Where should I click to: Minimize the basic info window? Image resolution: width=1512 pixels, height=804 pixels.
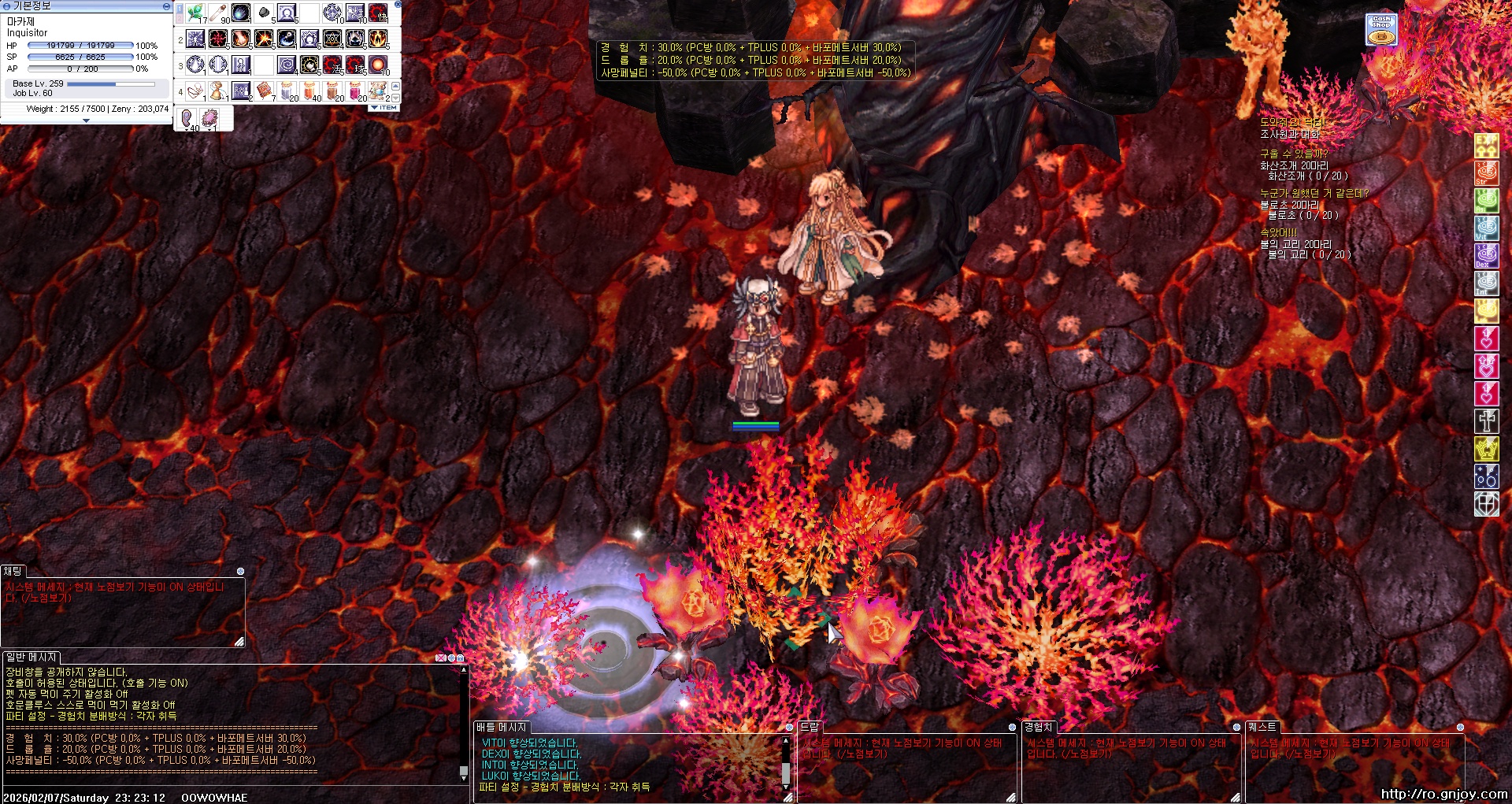166,6
